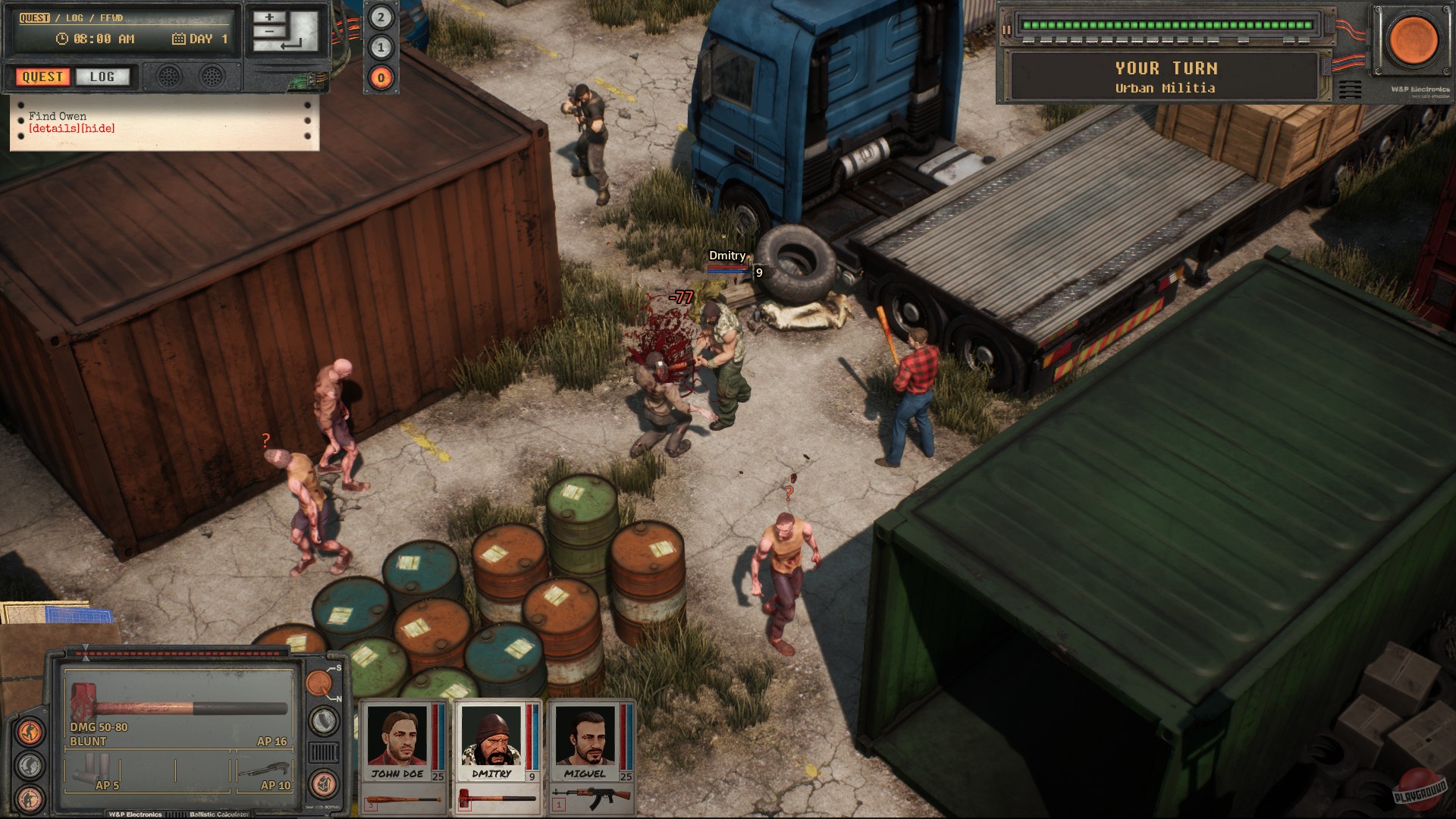Select floor level 2 button
The width and height of the screenshot is (1456, 819).
point(381,17)
